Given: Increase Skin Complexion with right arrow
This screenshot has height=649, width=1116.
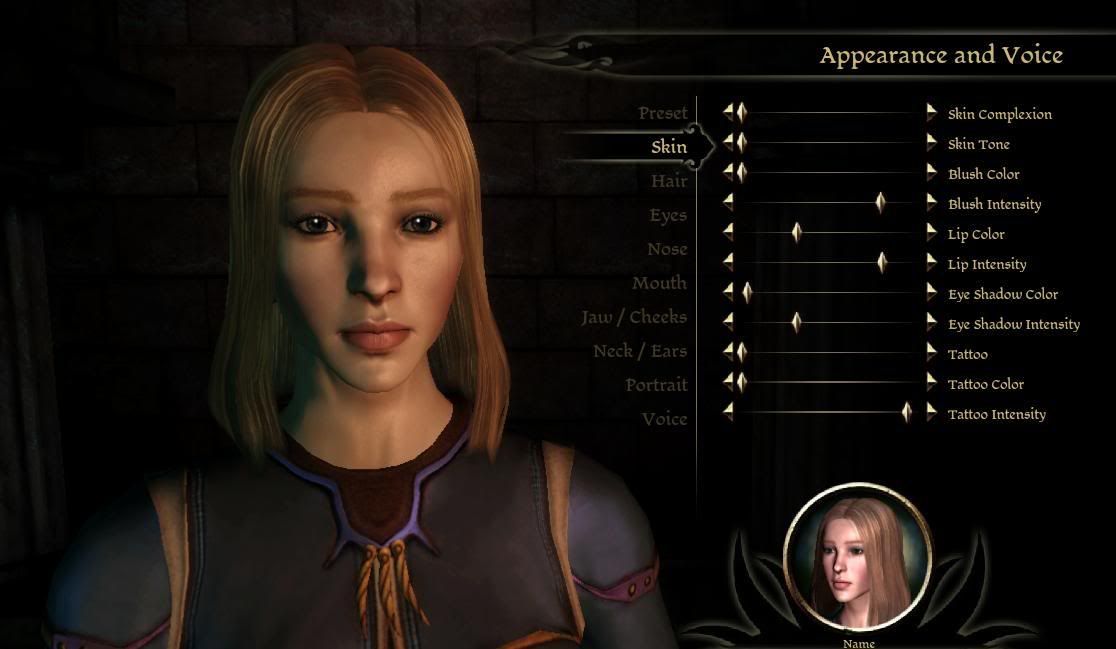Looking at the screenshot, I should [932, 113].
